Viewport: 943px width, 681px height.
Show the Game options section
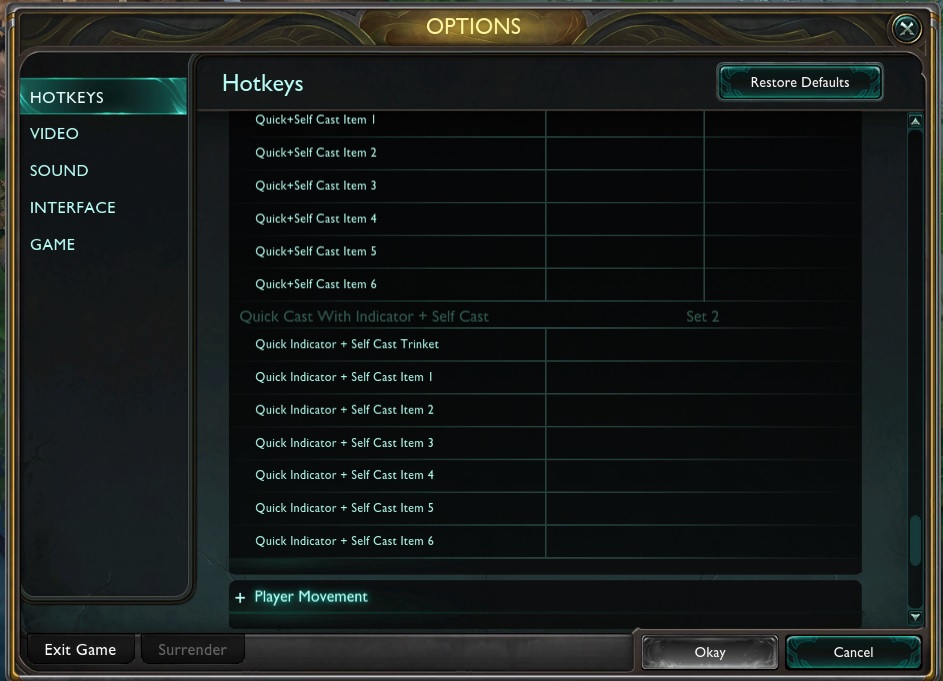coord(52,245)
